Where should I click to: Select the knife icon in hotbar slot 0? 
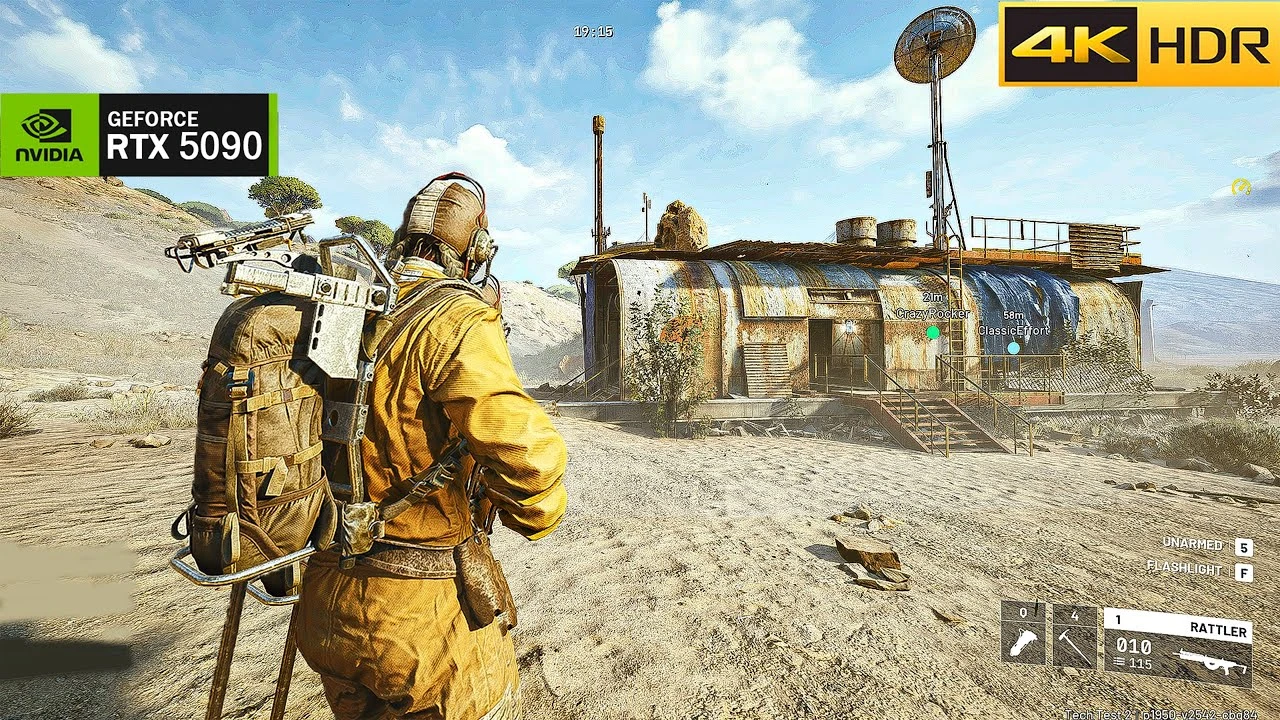pos(1022,642)
